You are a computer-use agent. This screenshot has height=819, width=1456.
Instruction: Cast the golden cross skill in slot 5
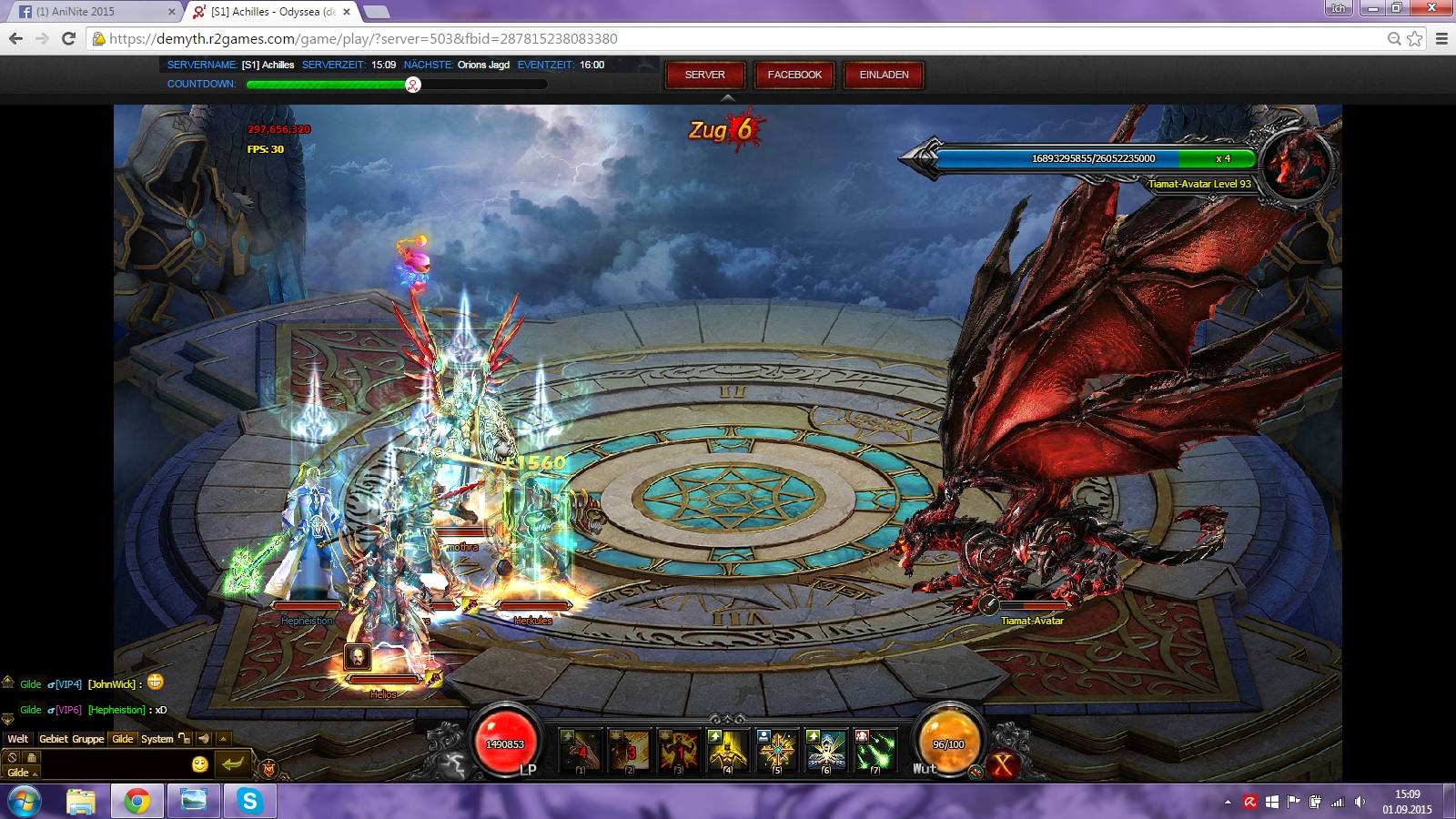tap(777, 751)
